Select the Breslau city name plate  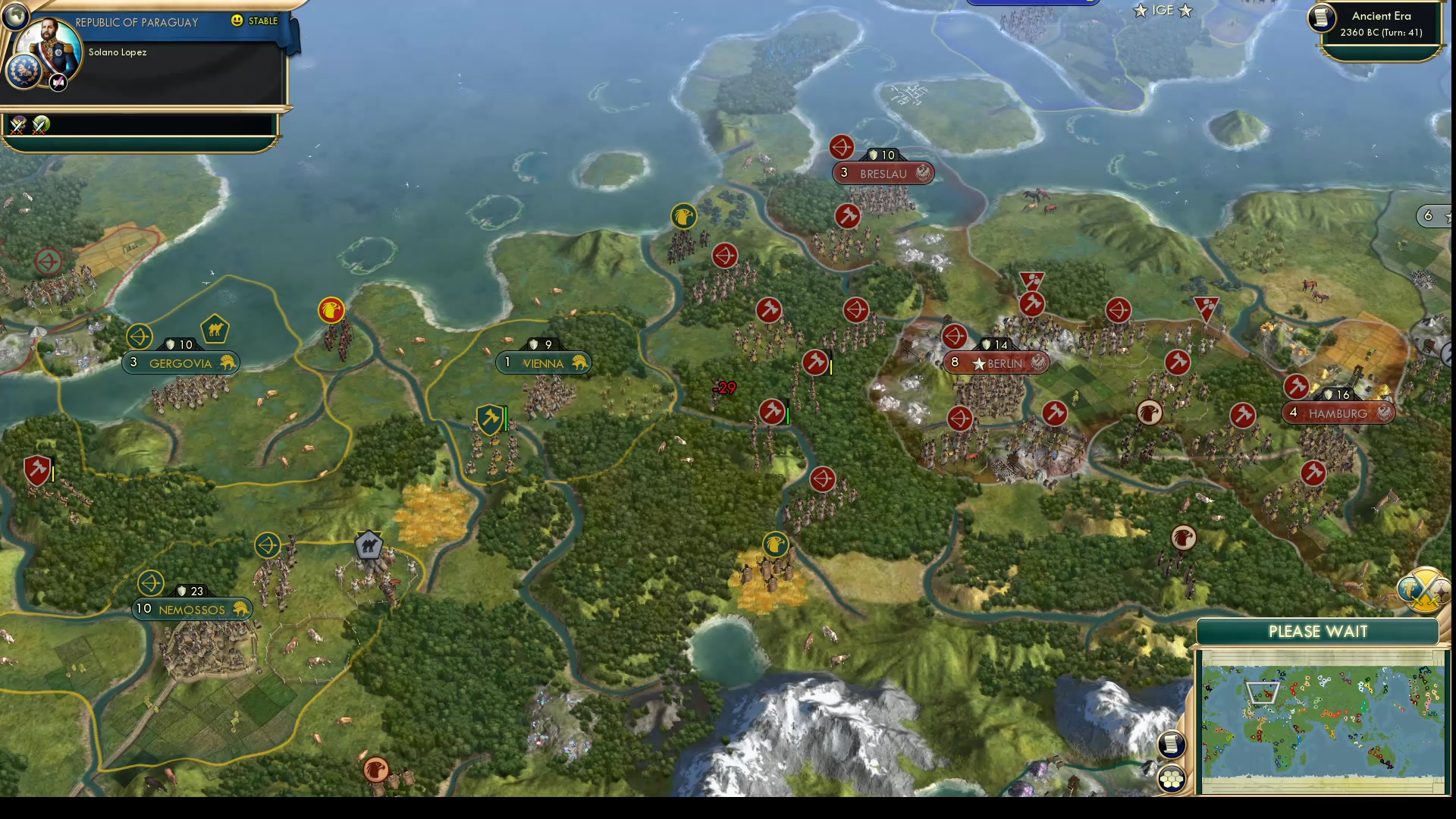pyautogui.click(x=883, y=173)
